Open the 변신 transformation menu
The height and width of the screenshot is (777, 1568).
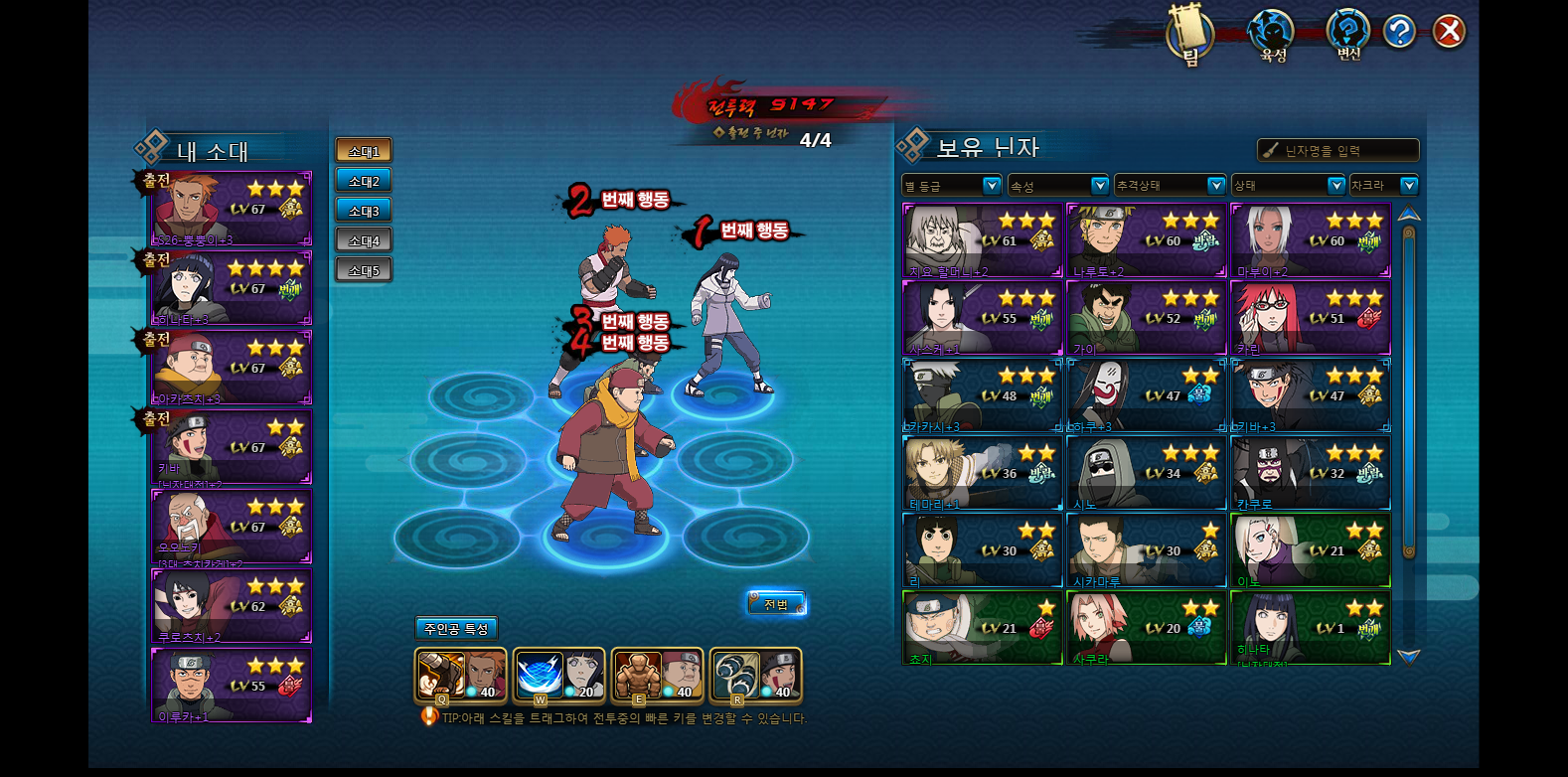coord(1348,35)
